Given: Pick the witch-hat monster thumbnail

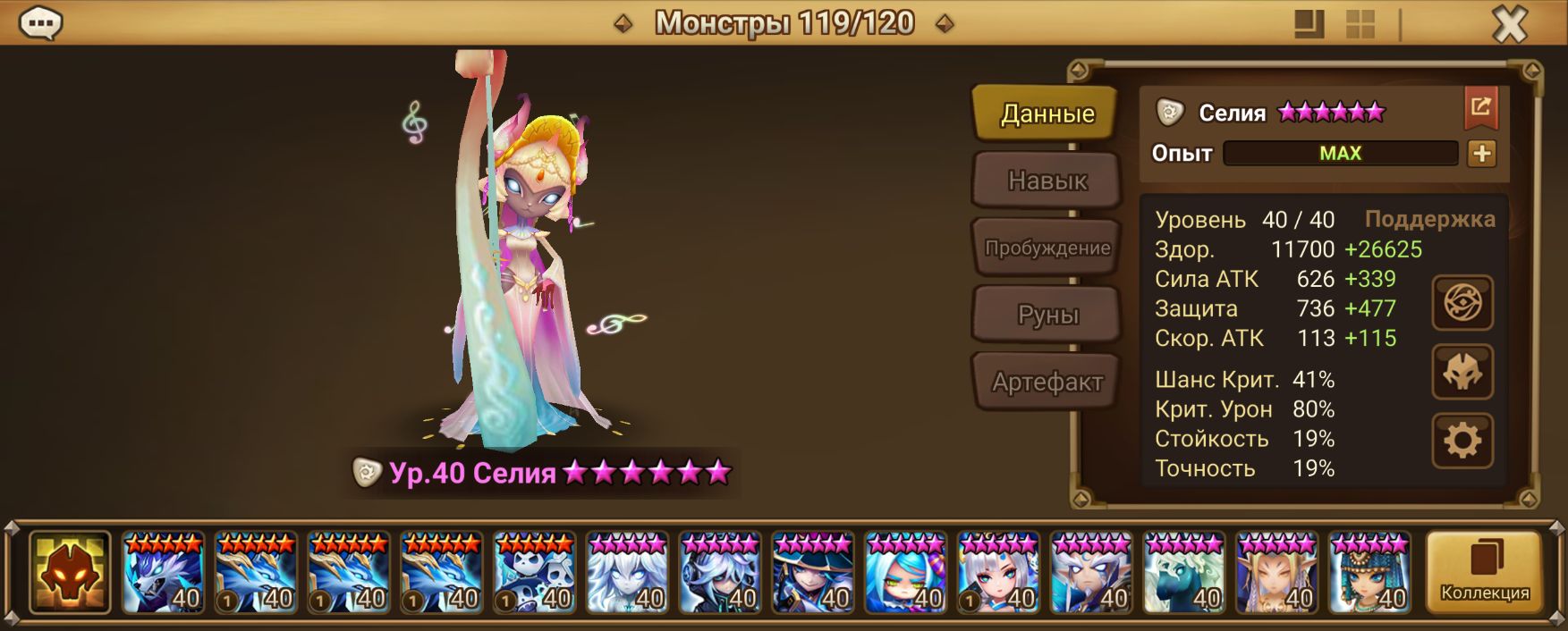Looking at the screenshot, I should click(812, 572).
